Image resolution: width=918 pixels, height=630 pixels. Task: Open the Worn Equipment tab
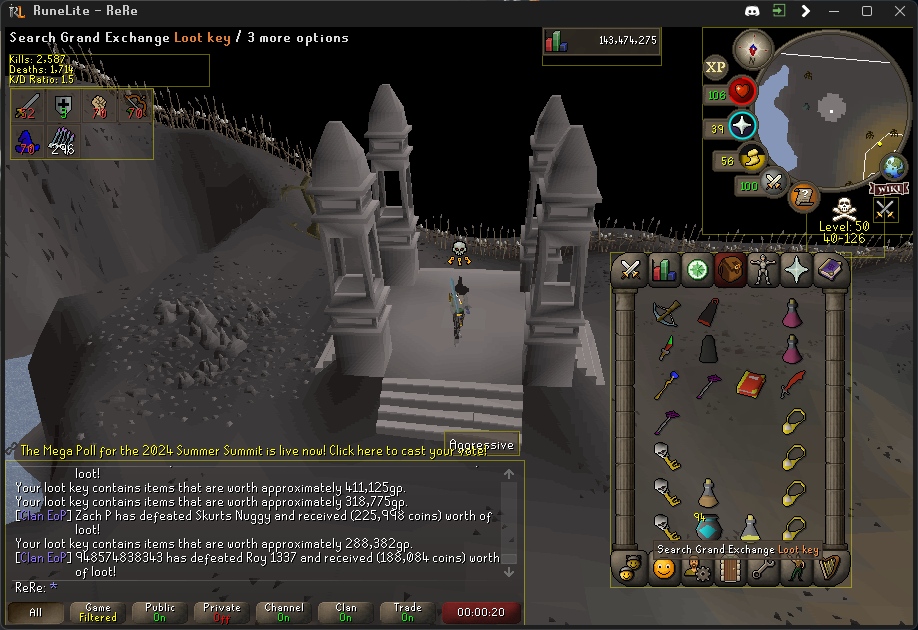pyautogui.click(x=763, y=269)
